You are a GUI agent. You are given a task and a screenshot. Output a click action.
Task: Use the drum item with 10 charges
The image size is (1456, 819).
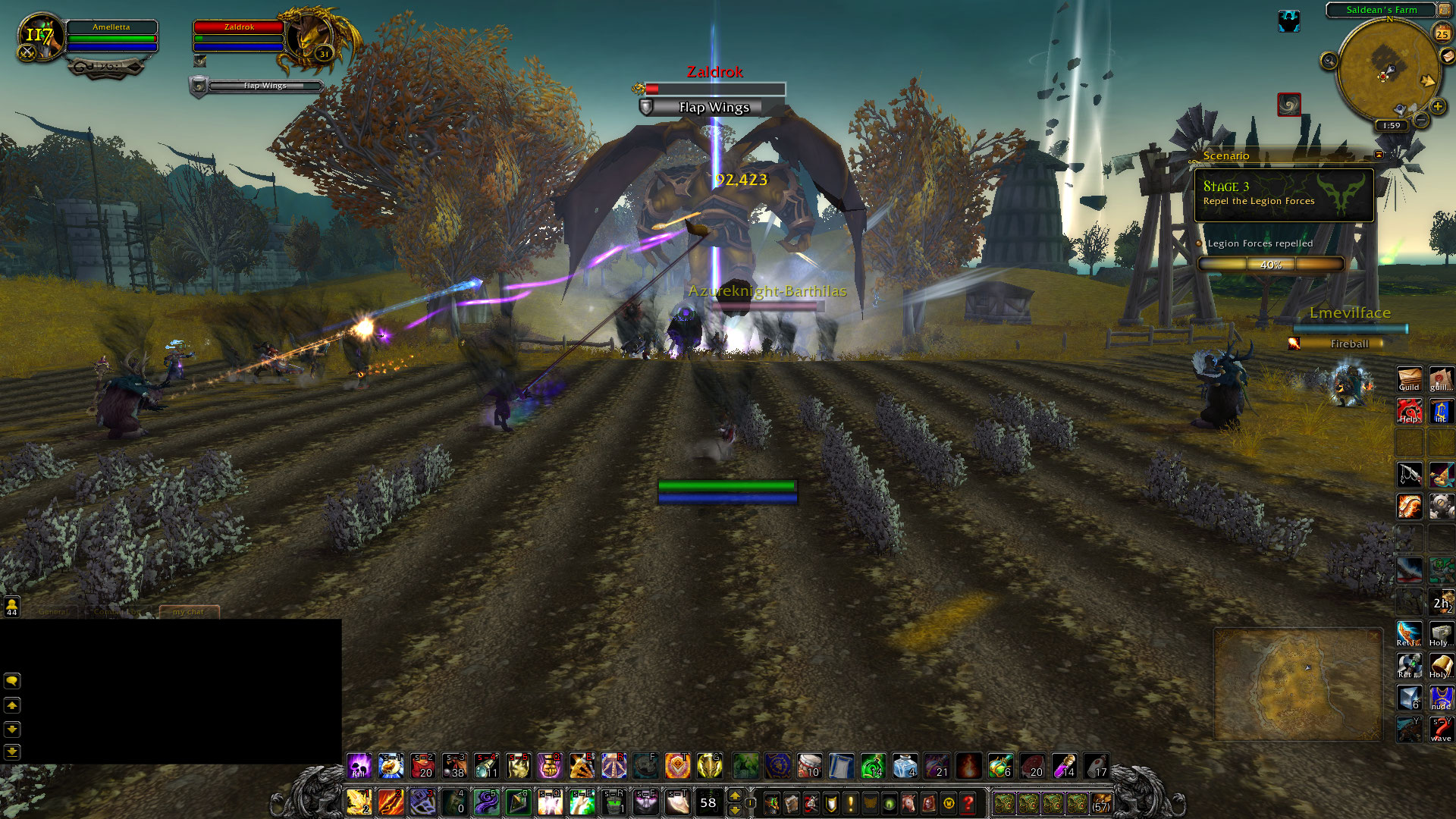tap(809, 766)
